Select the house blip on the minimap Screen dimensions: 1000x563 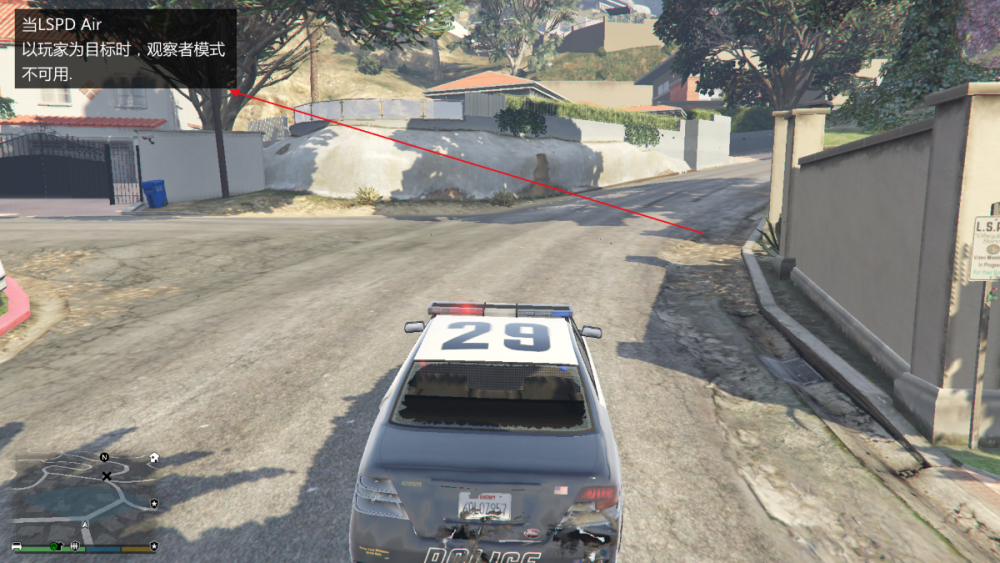click(x=154, y=457)
